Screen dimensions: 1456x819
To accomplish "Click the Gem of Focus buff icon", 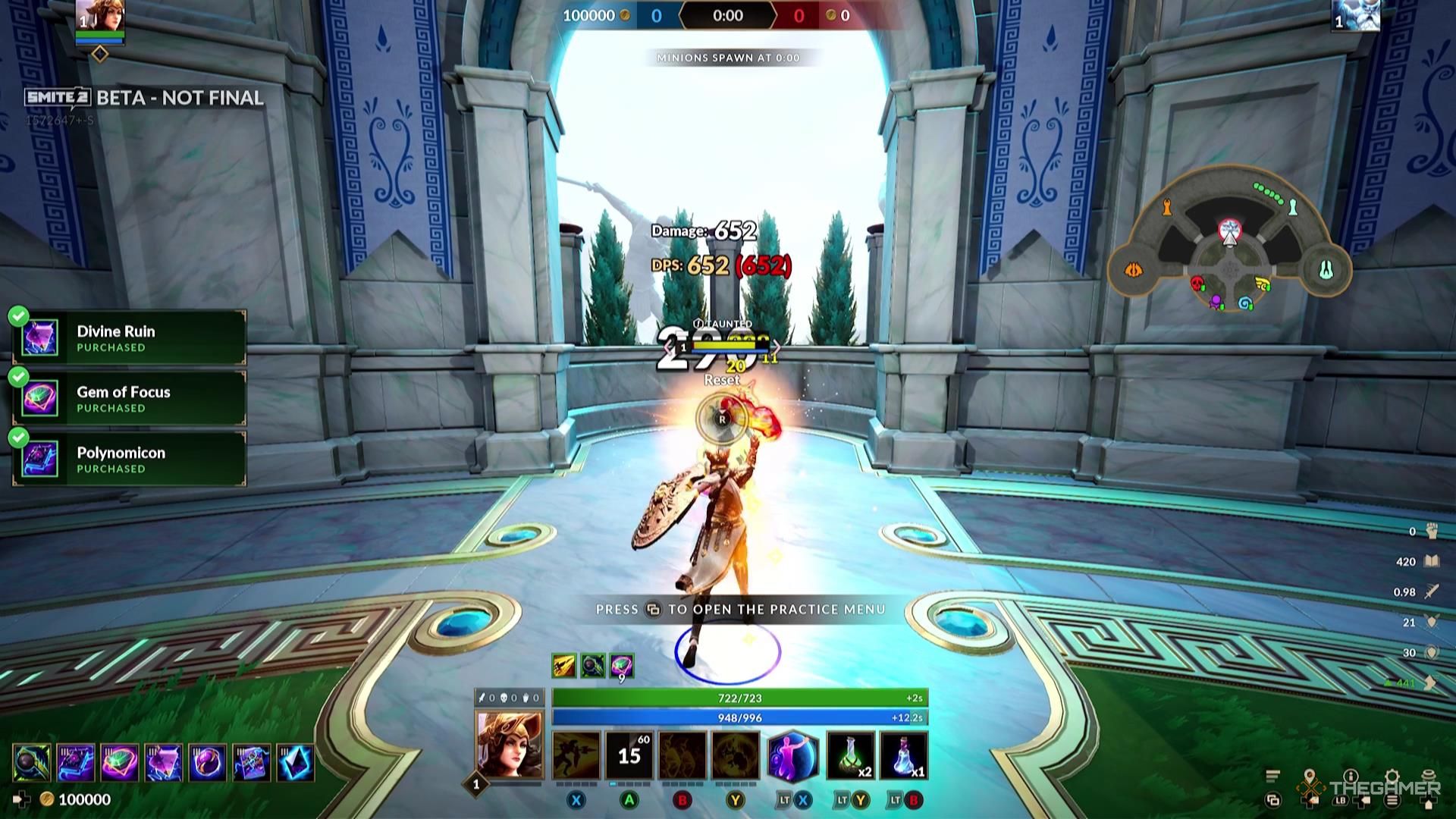I will [622, 666].
